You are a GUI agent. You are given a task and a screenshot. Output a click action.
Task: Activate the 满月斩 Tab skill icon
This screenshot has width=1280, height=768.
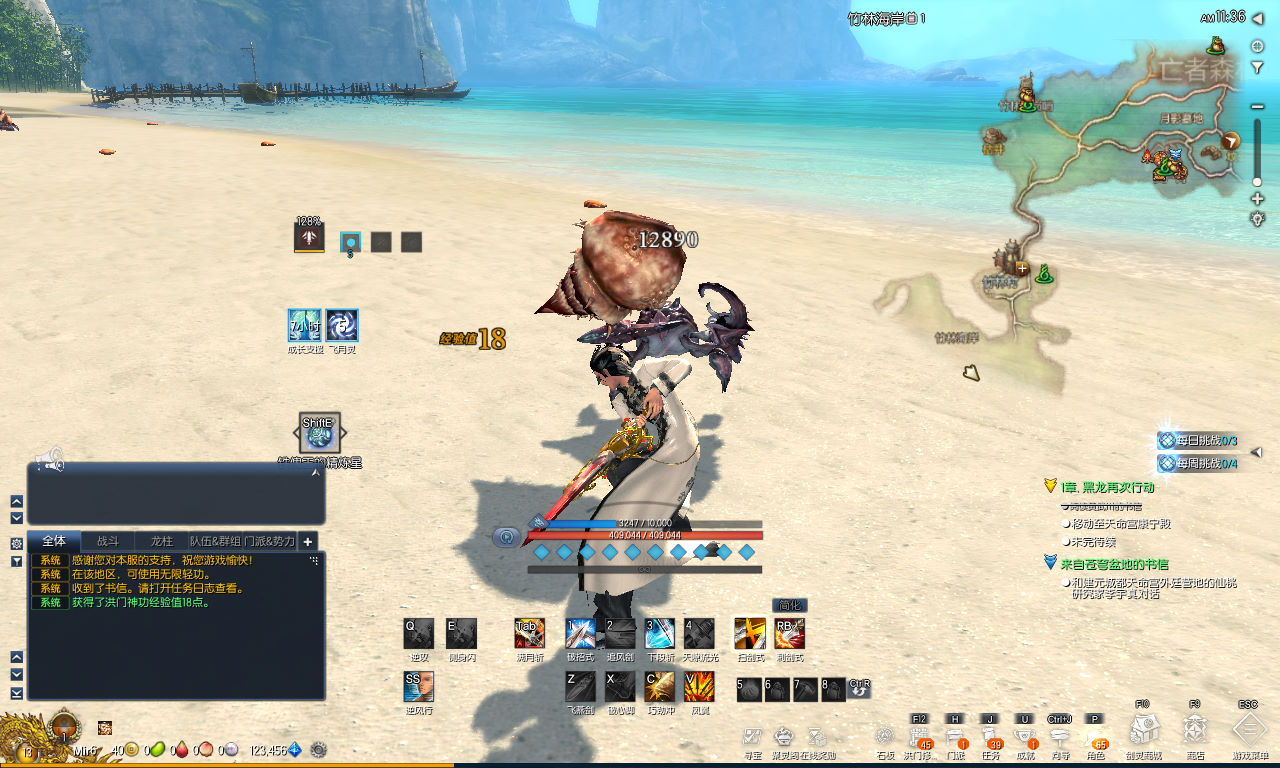(529, 633)
